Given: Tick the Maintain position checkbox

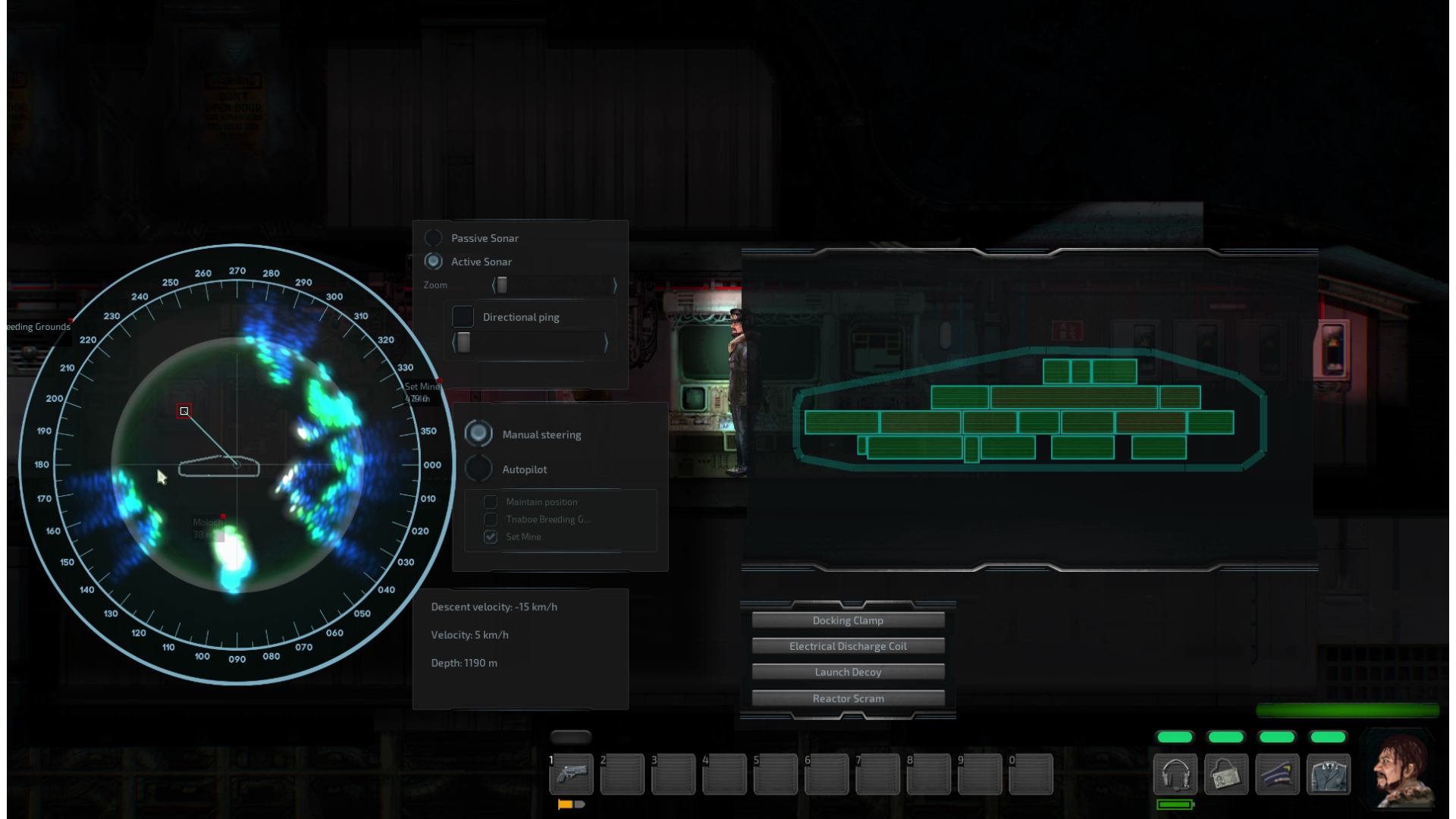Looking at the screenshot, I should tap(491, 502).
